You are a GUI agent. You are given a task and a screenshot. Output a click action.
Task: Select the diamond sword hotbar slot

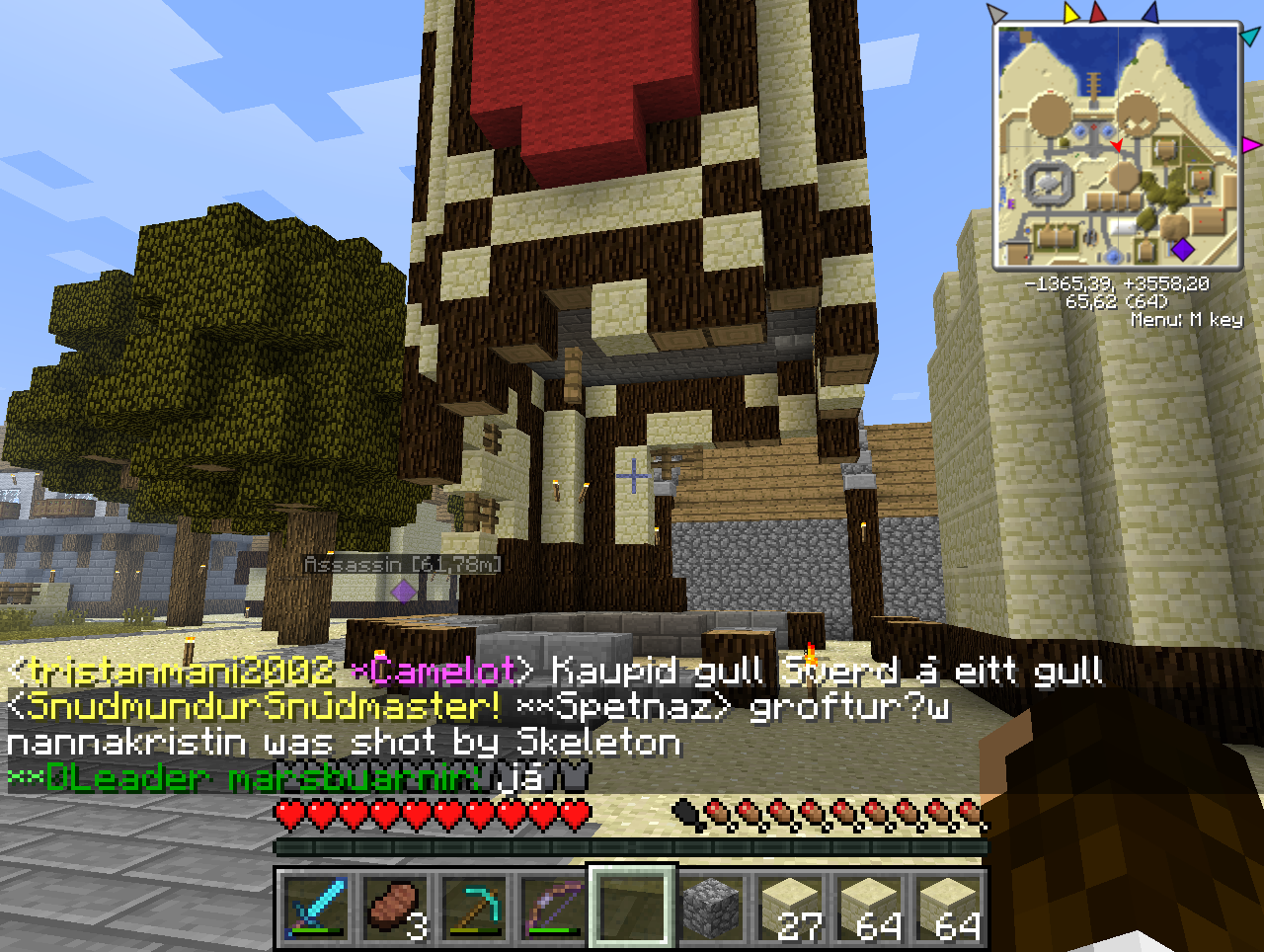[x=315, y=909]
